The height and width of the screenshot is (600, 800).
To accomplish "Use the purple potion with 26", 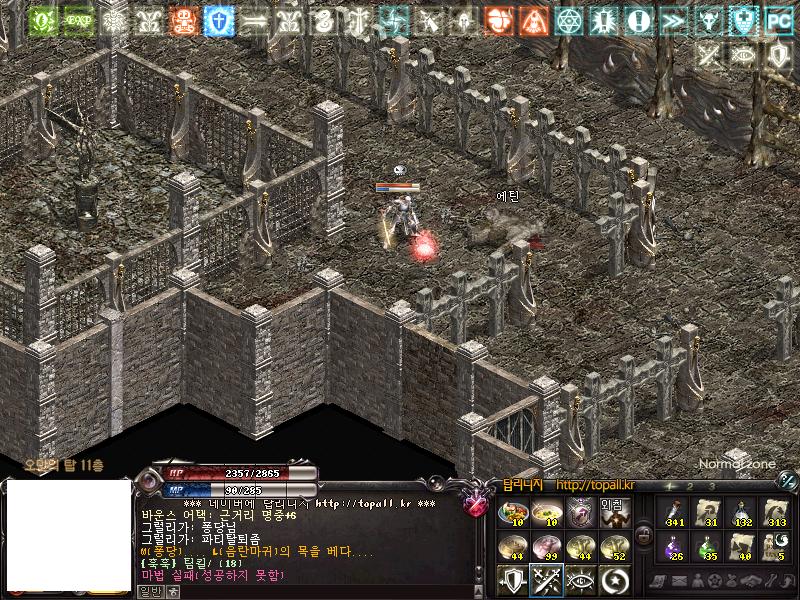I will point(673,546).
